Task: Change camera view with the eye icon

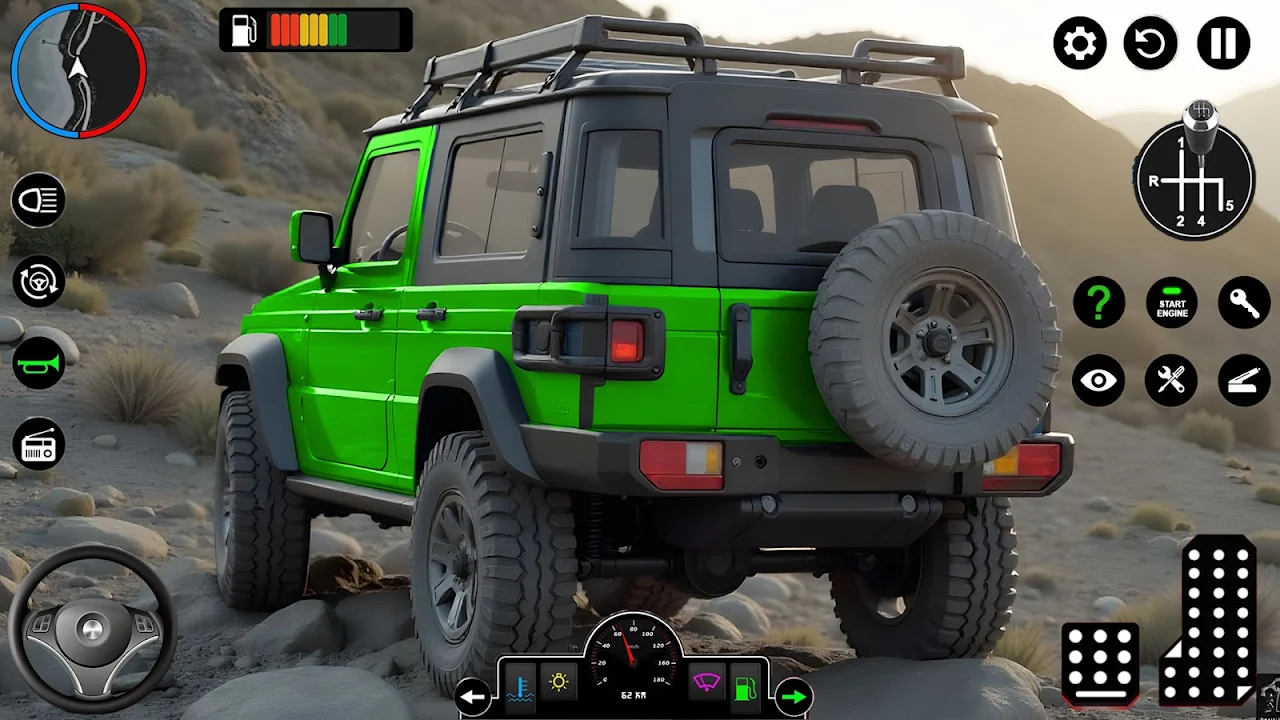Action: click(1098, 380)
